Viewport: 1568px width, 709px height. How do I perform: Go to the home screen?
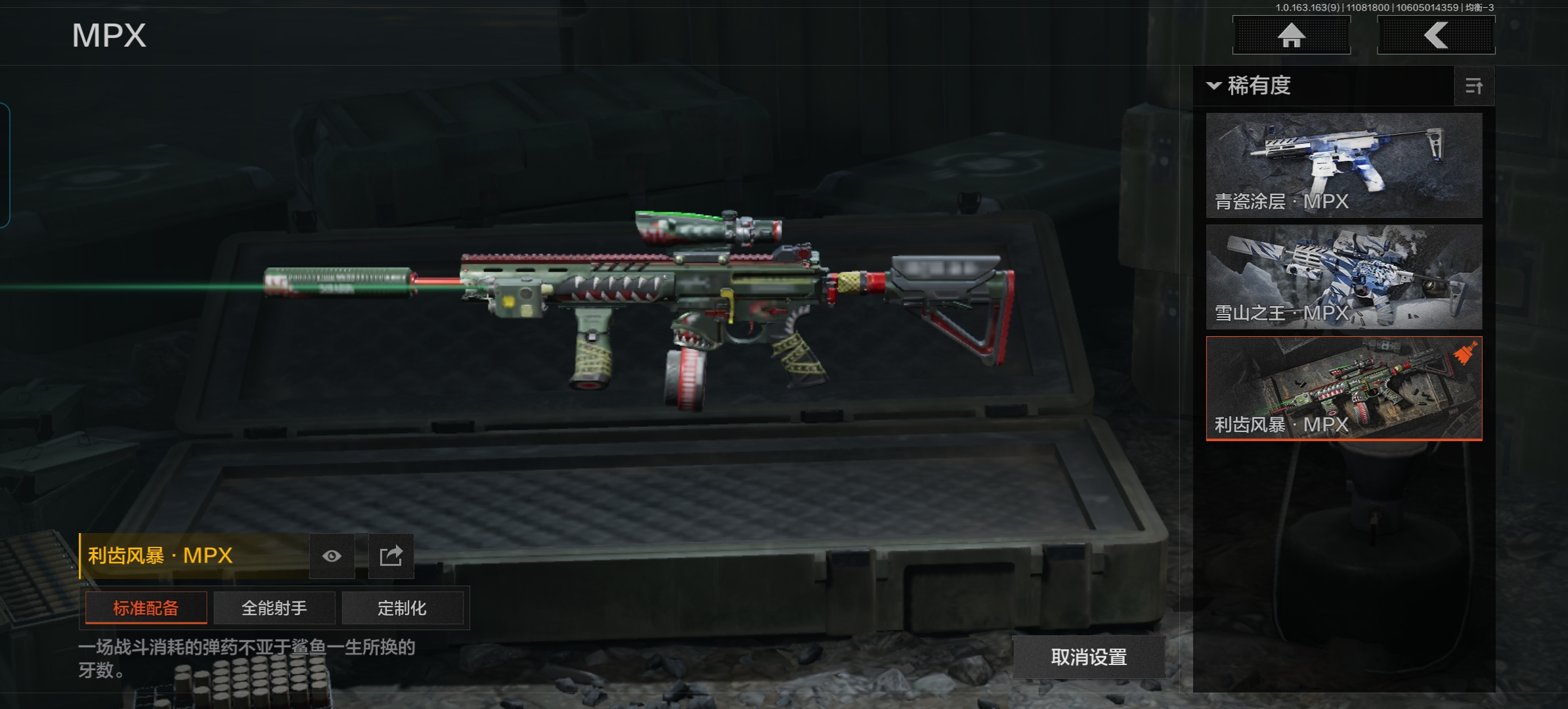tap(1291, 35)
